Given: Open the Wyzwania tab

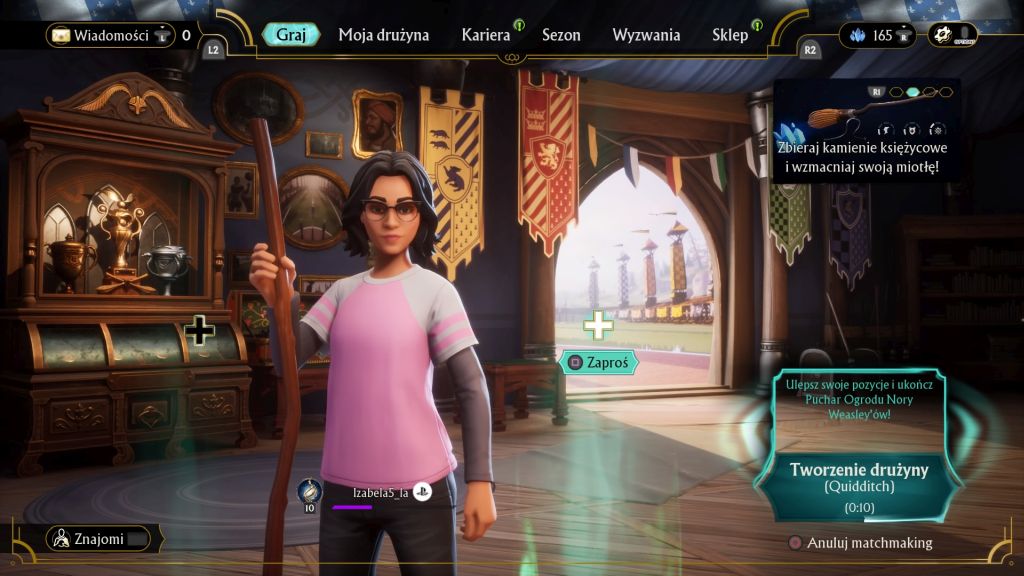Looking at the screenshot, I should (646, 35).
